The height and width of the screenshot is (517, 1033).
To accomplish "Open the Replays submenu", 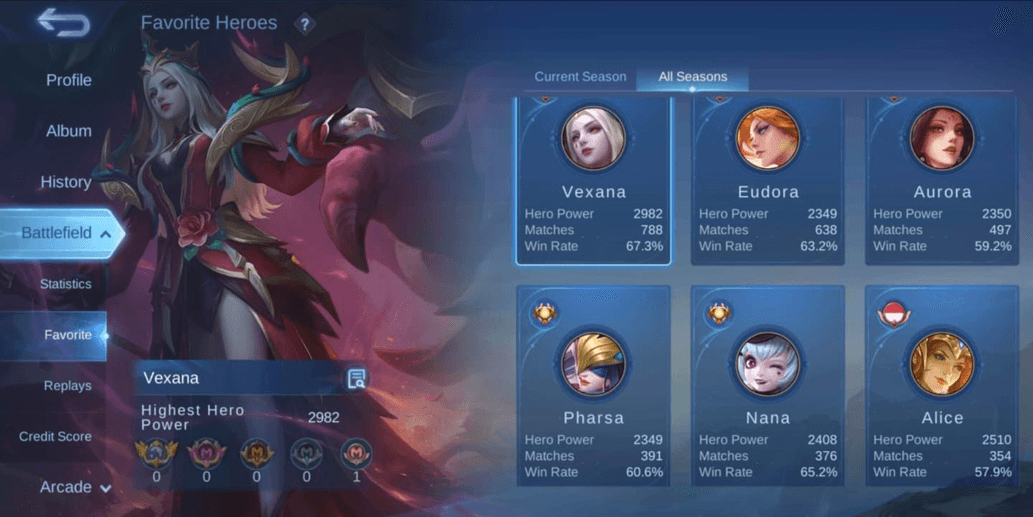I will 67,386.
